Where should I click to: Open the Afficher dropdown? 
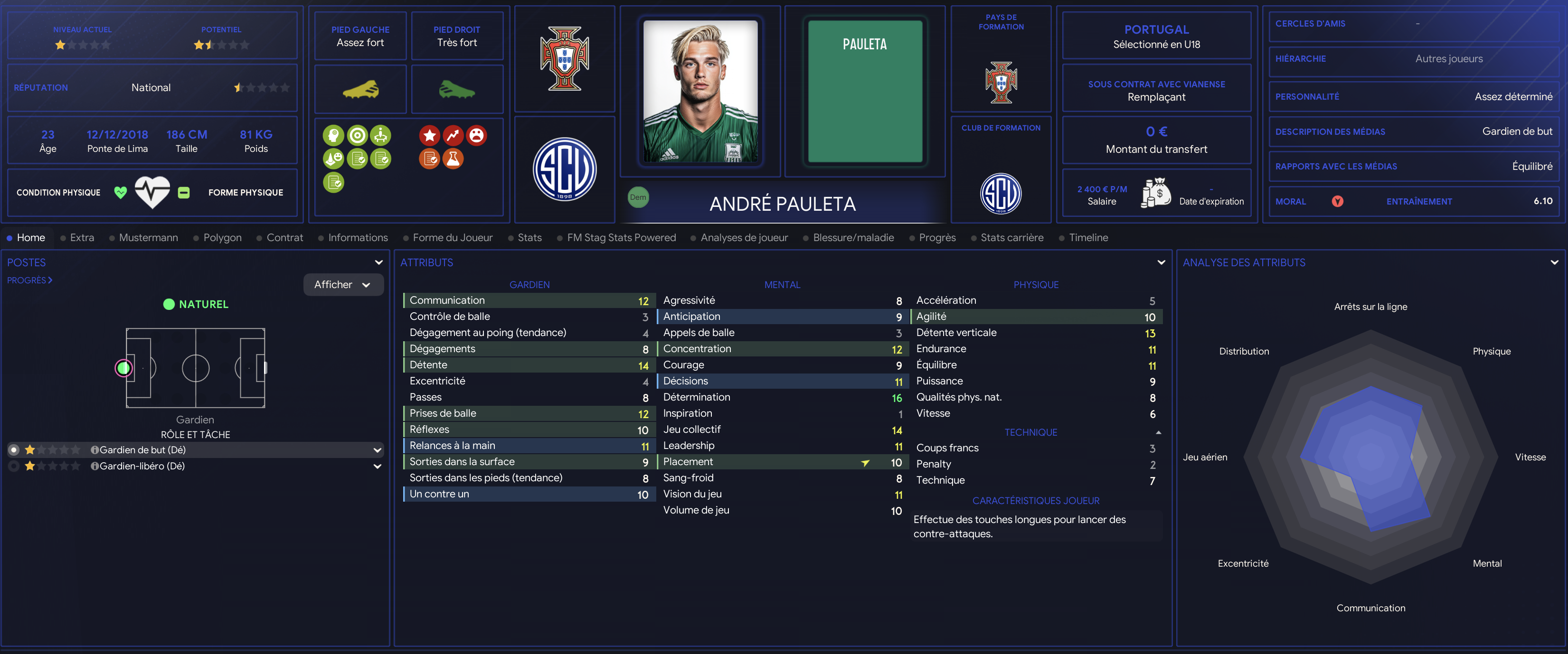tap(343, 285)
